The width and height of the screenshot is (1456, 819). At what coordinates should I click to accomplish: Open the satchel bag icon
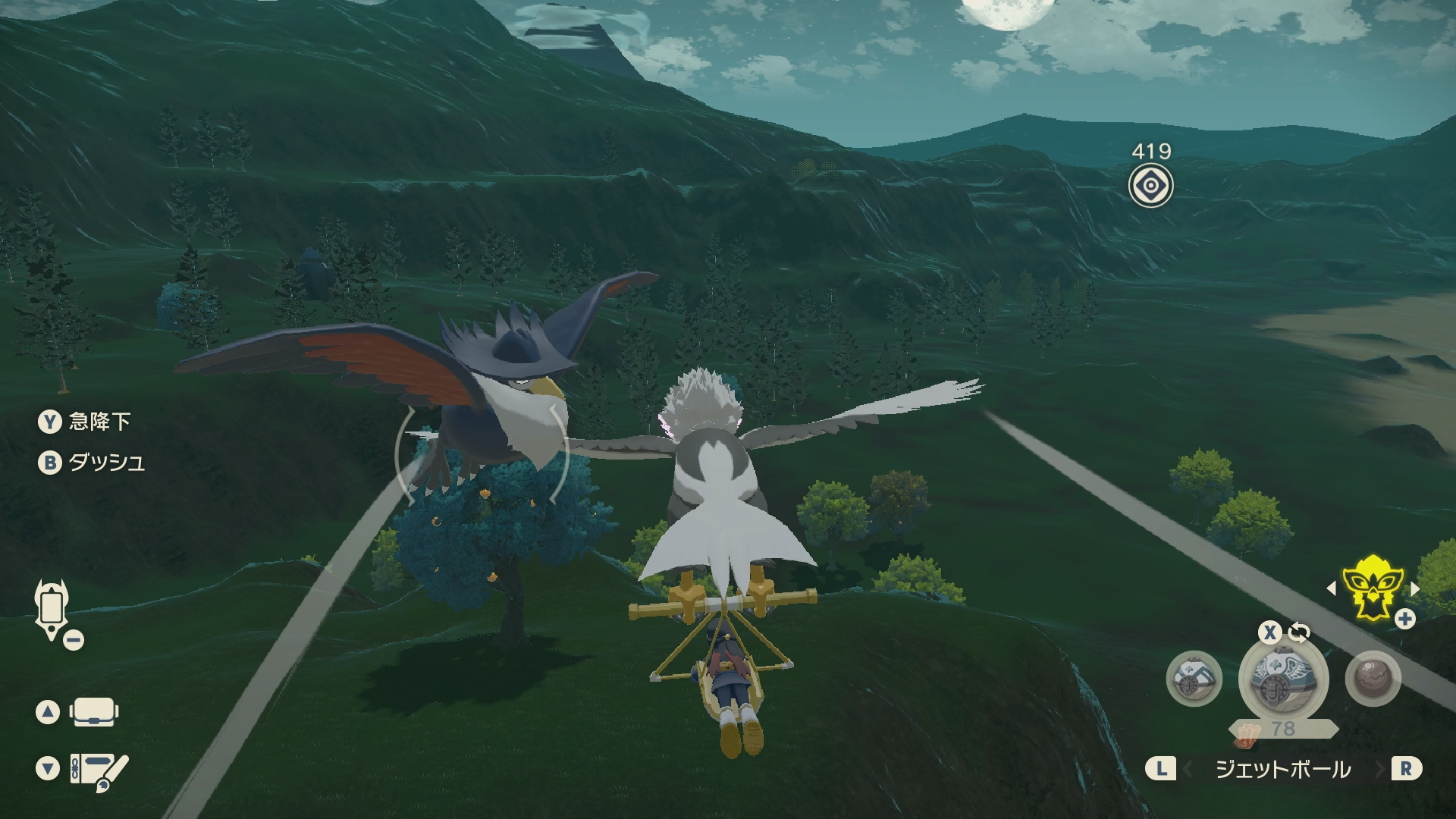93,712
